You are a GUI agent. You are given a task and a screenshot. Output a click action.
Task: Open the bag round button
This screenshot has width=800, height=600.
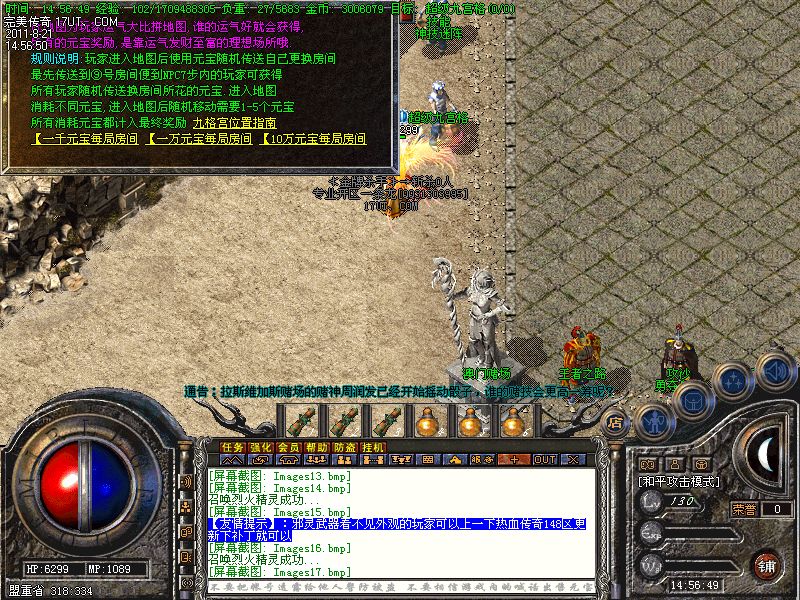[x=692, y=400]
